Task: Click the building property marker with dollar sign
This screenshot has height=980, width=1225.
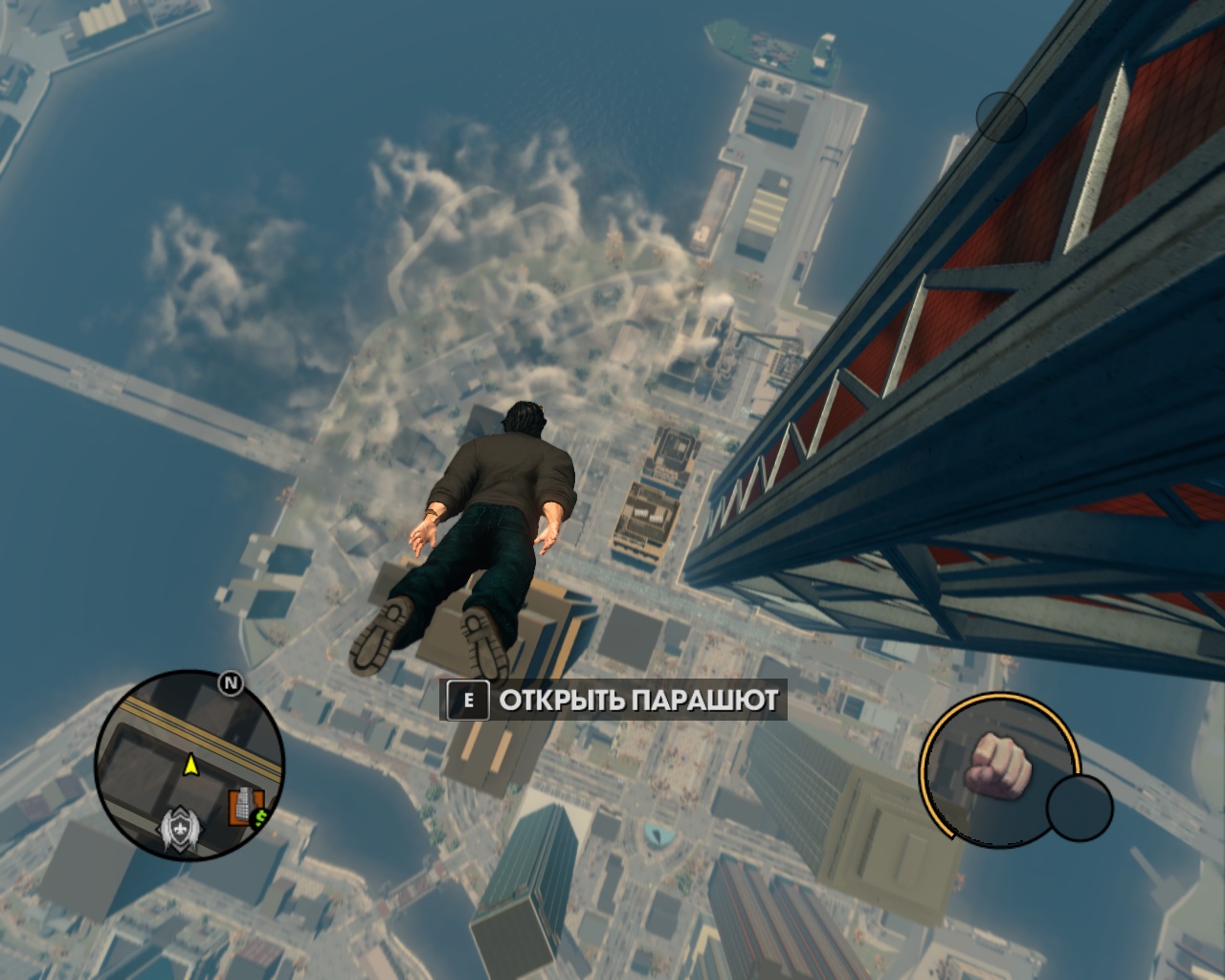Action: pos(245,807)
